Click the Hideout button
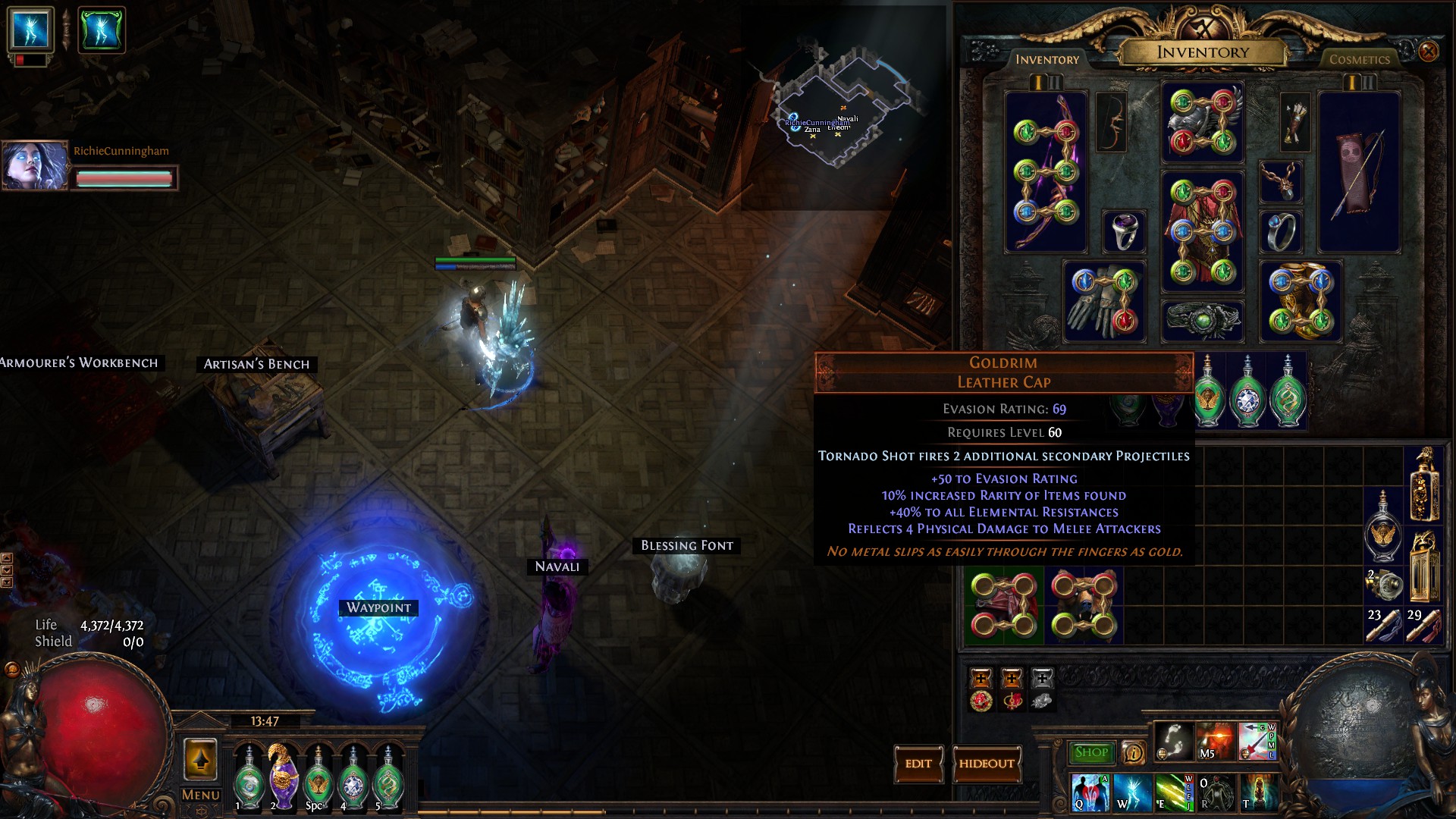 click(986, 764)
